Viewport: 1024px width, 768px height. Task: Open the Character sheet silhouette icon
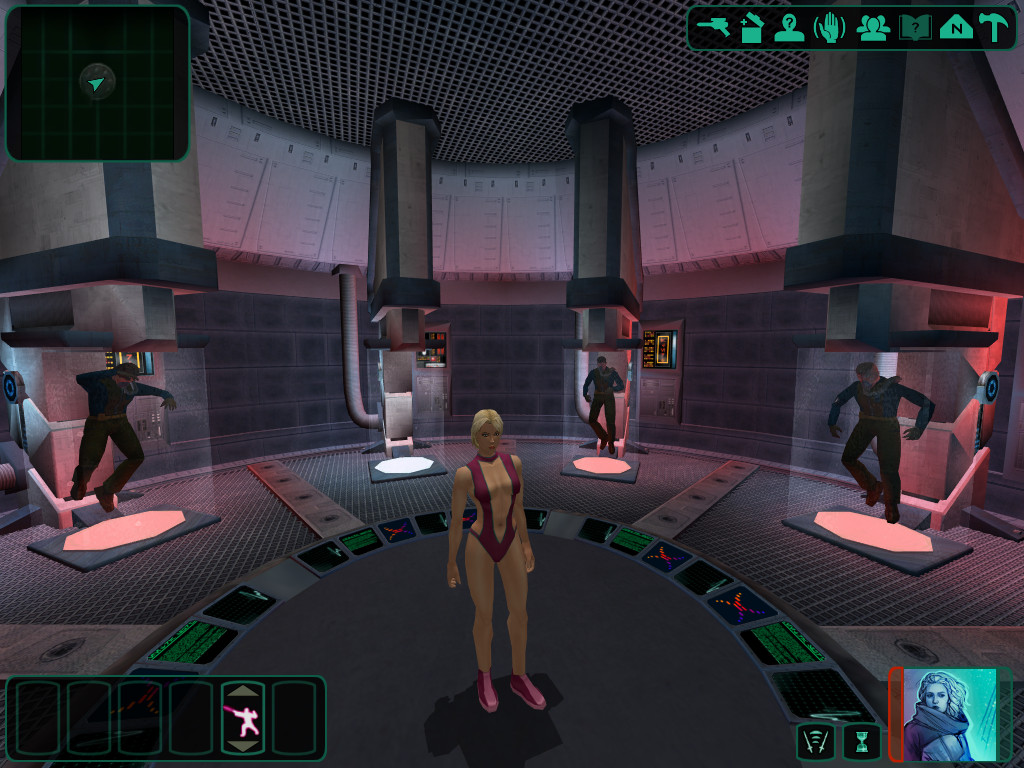coord(790,28)
